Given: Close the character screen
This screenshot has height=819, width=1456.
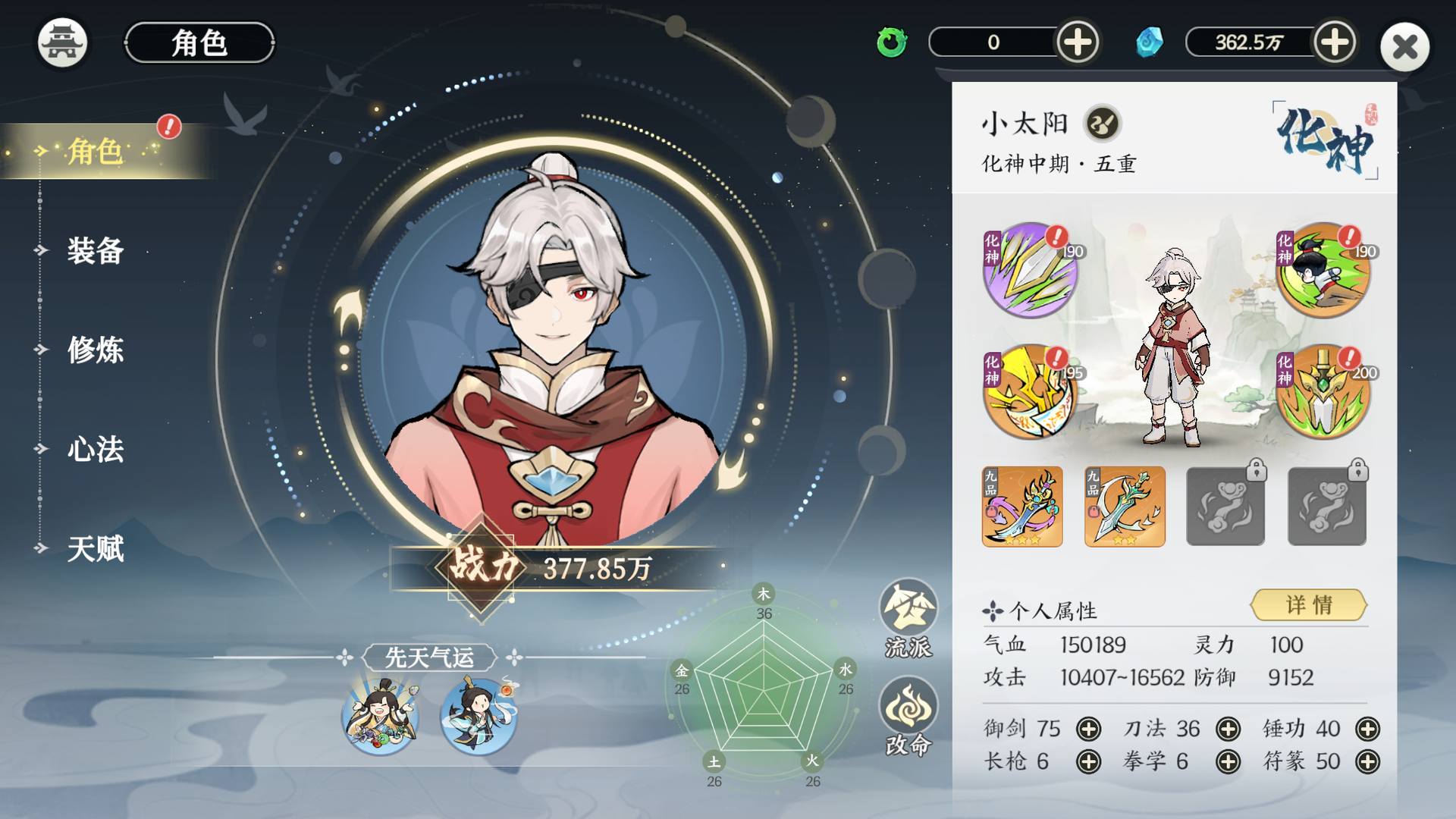Looking at the screenshot, I should click(1404, 47).
